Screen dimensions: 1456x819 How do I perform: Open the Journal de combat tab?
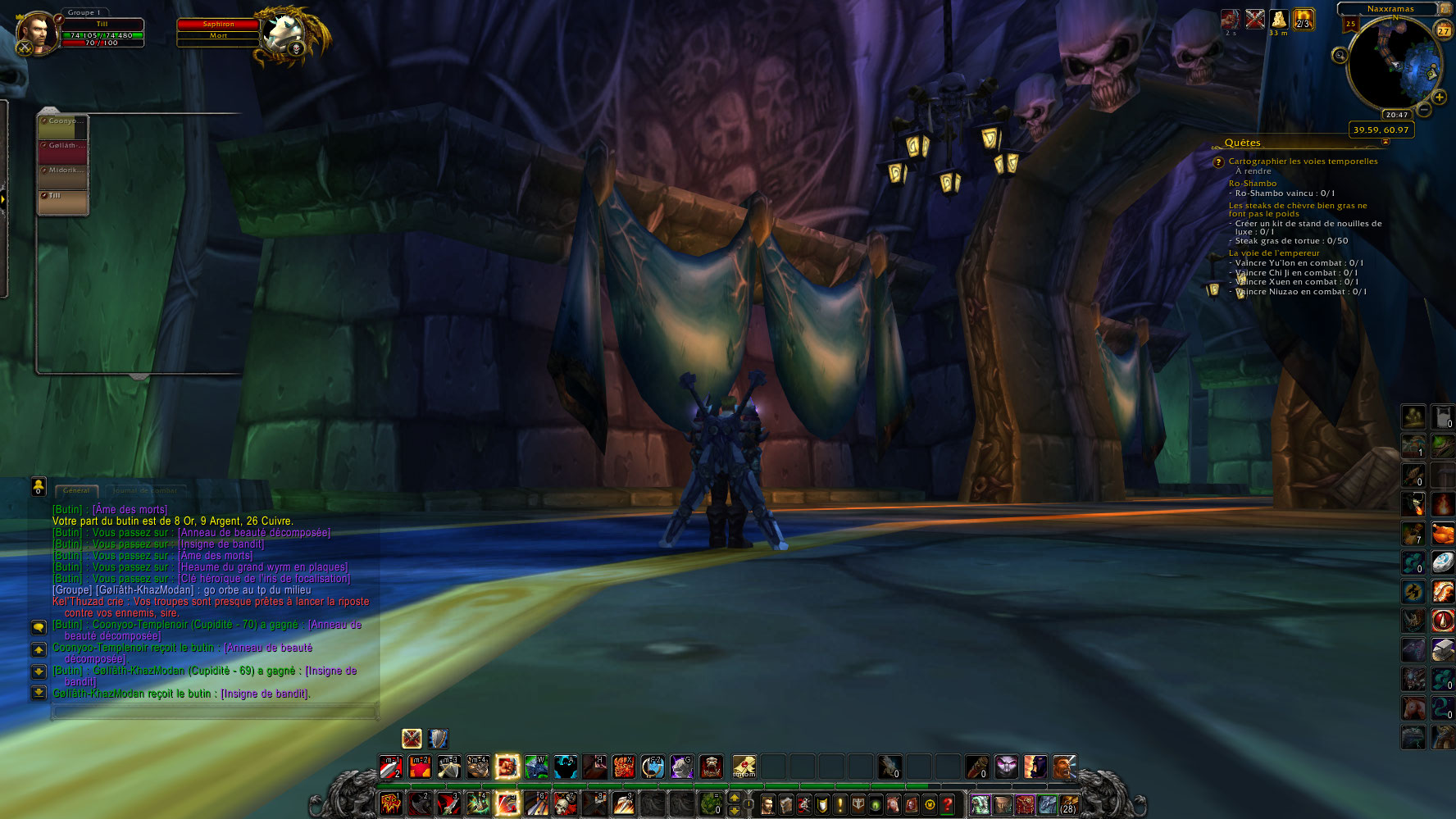(145, 490)
